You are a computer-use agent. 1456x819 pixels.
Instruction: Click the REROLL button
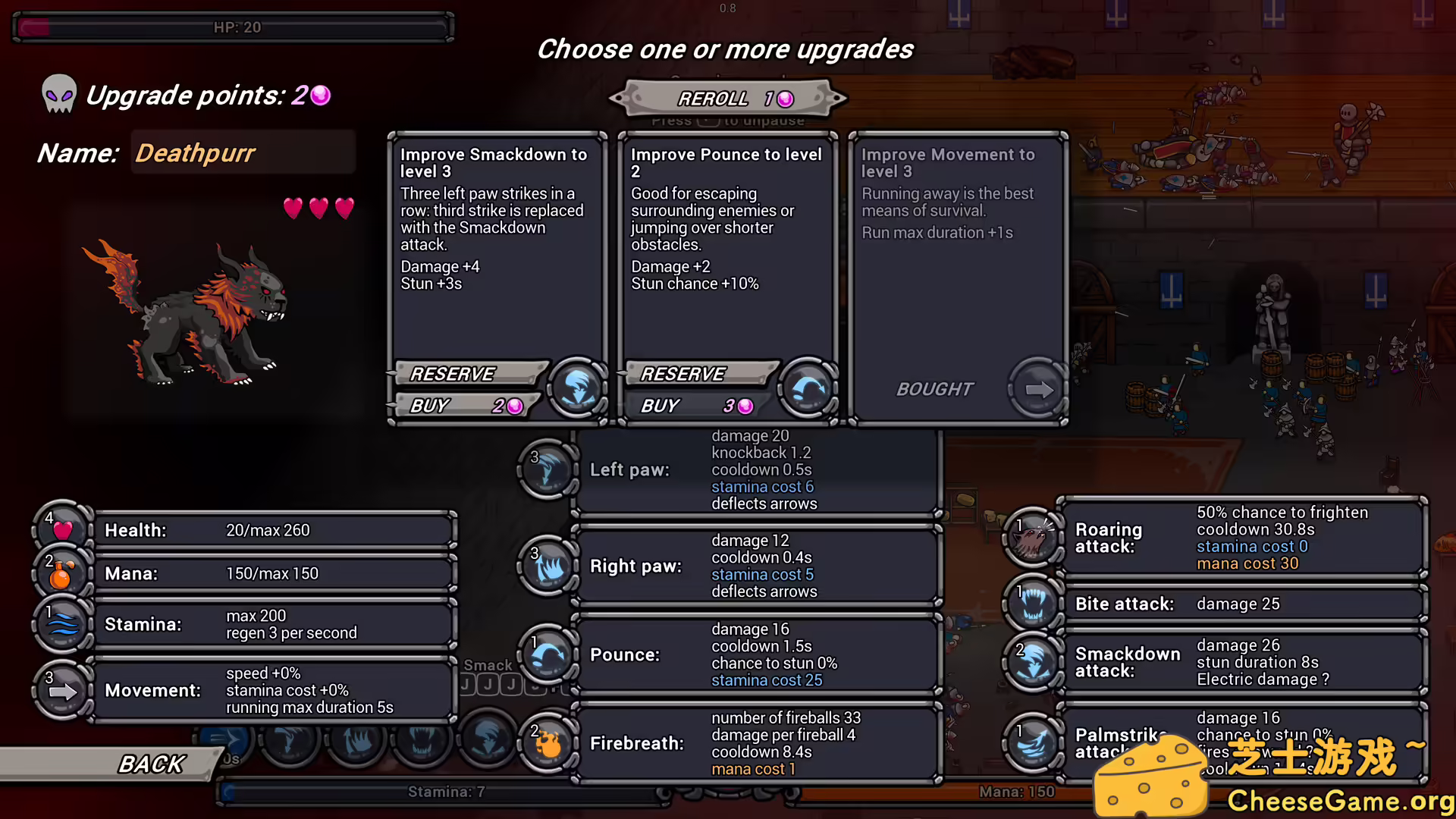(x=726, y=97)
